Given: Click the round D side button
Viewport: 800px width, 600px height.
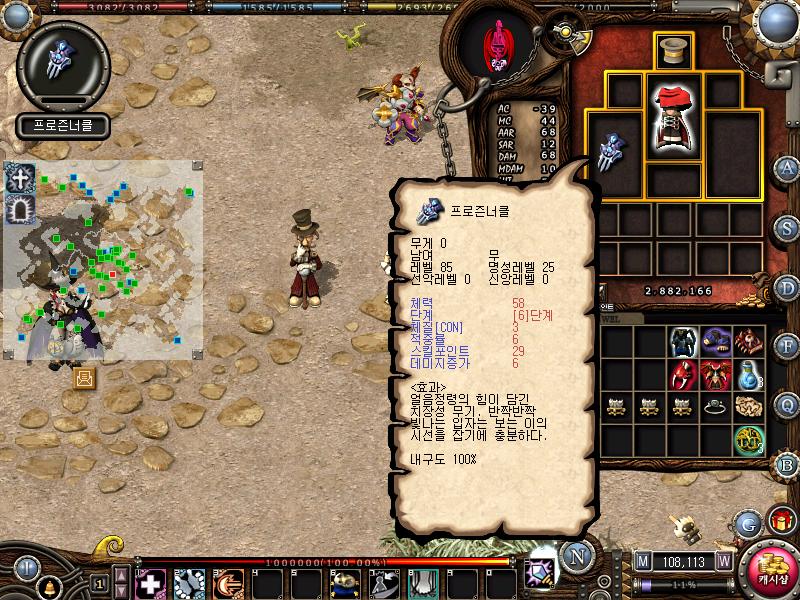Looking at the screenshot, I should pos(788,287).
